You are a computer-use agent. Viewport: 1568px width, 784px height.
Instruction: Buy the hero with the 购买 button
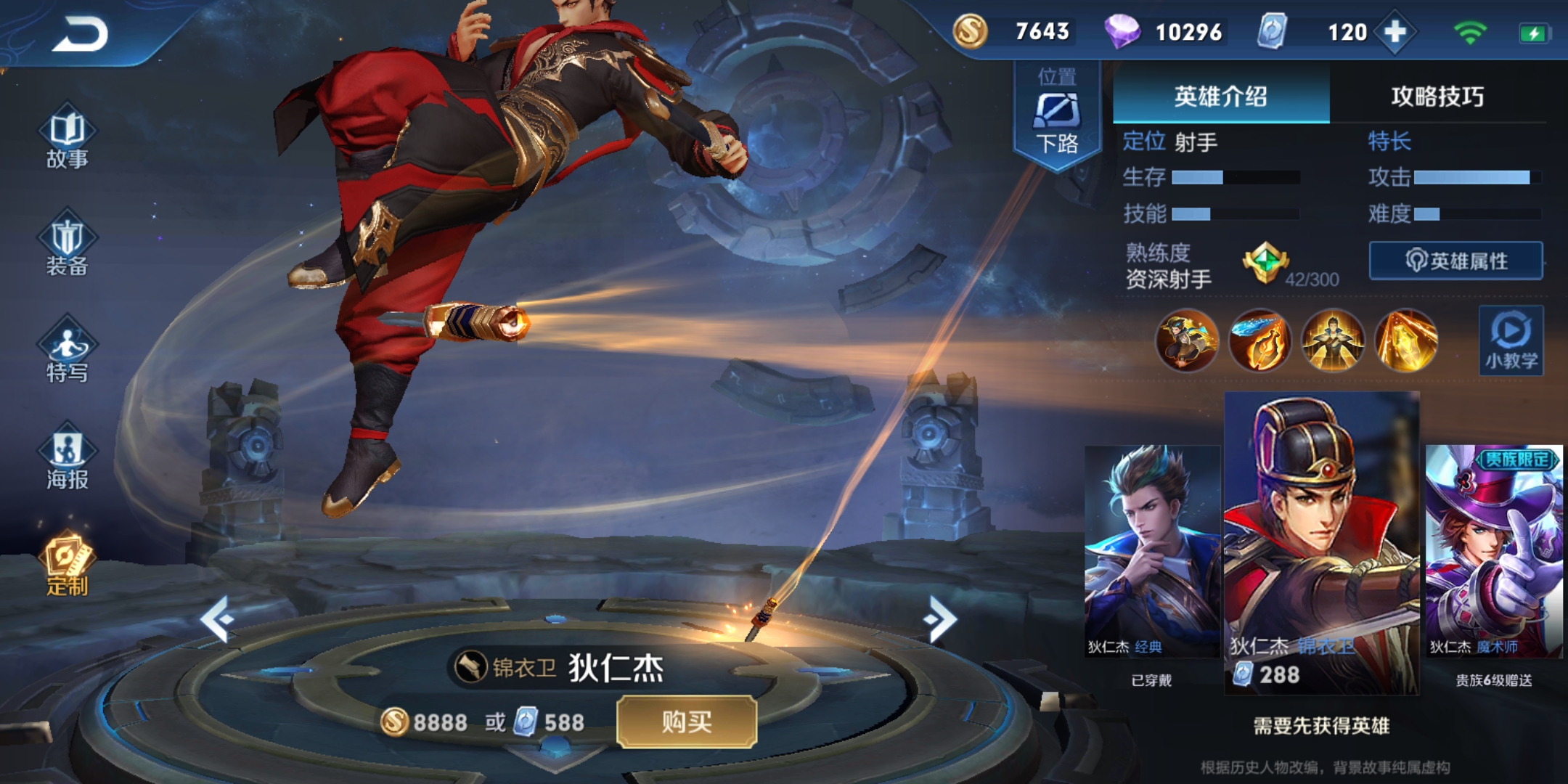(686, 722)
